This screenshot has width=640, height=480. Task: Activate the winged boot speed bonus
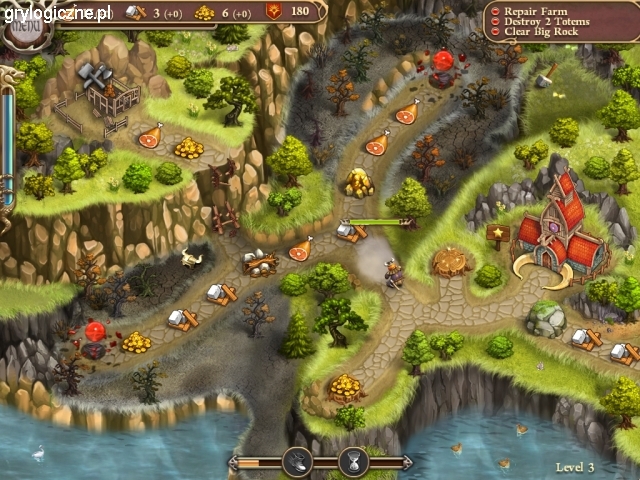pos(297,462)
